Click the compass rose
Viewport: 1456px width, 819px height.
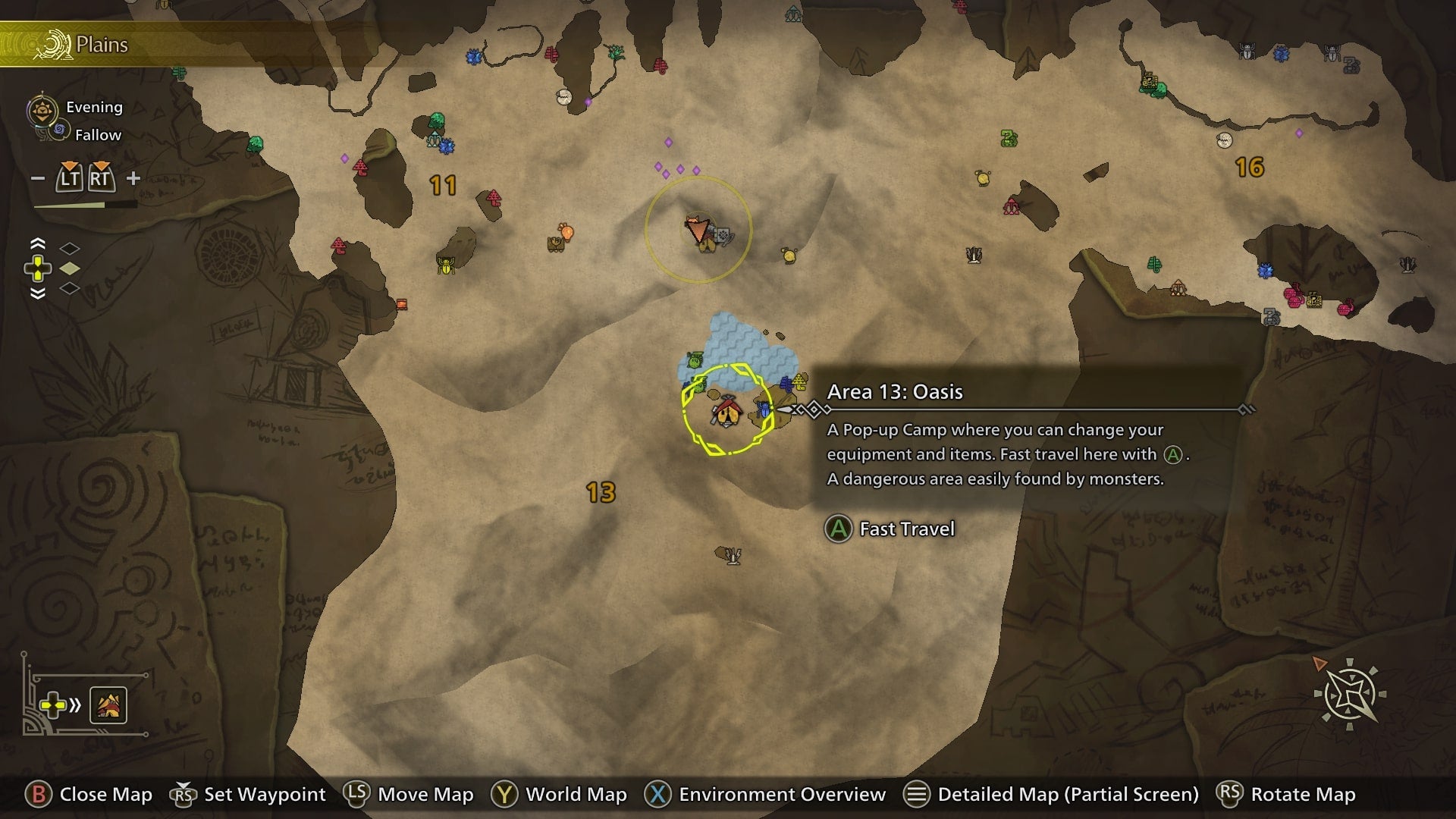(x=1350, y=694)
